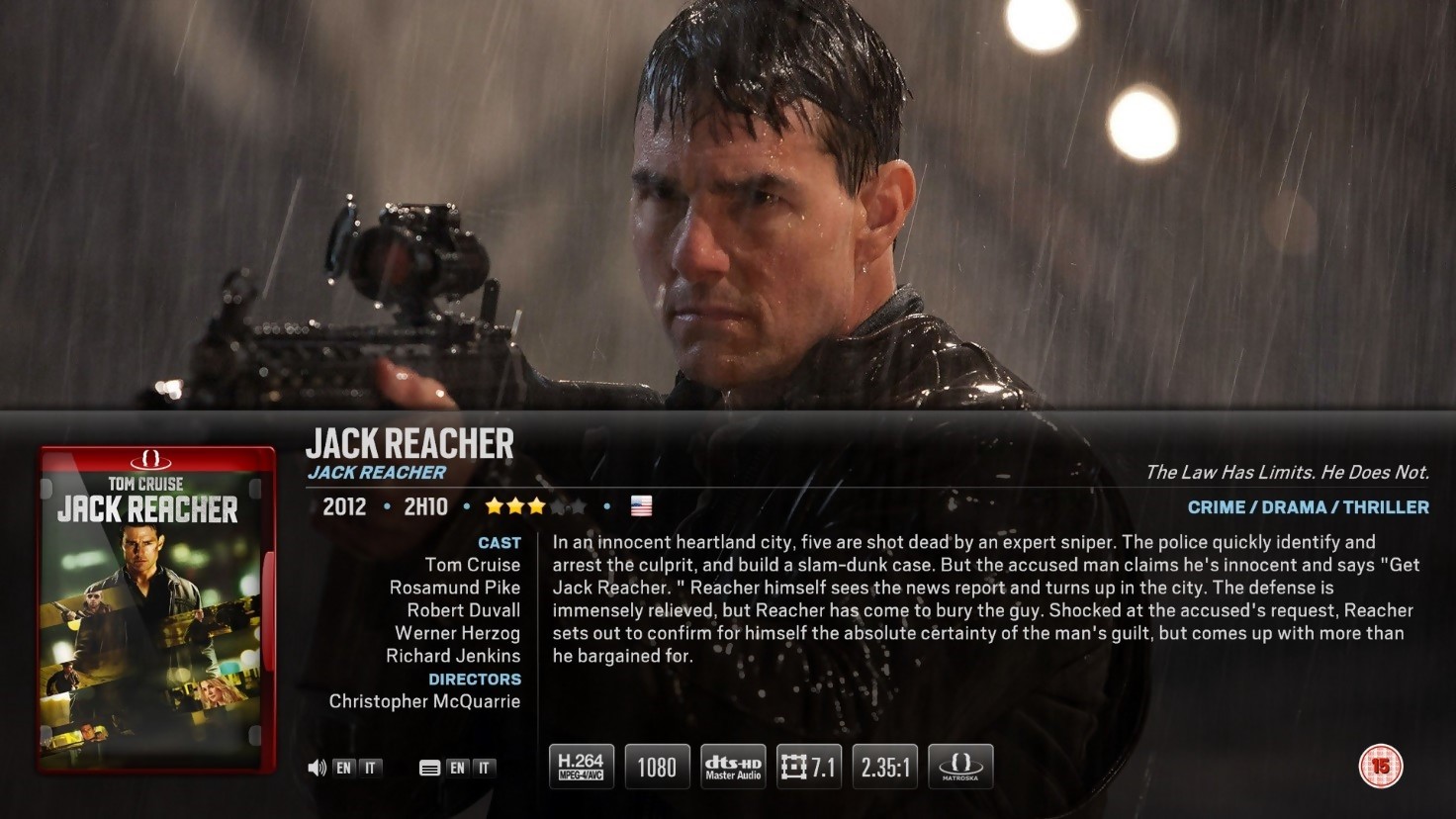This screenshot has width=1456, height=819.
Task: Click the United States flag icon
Action: point(641,506)
